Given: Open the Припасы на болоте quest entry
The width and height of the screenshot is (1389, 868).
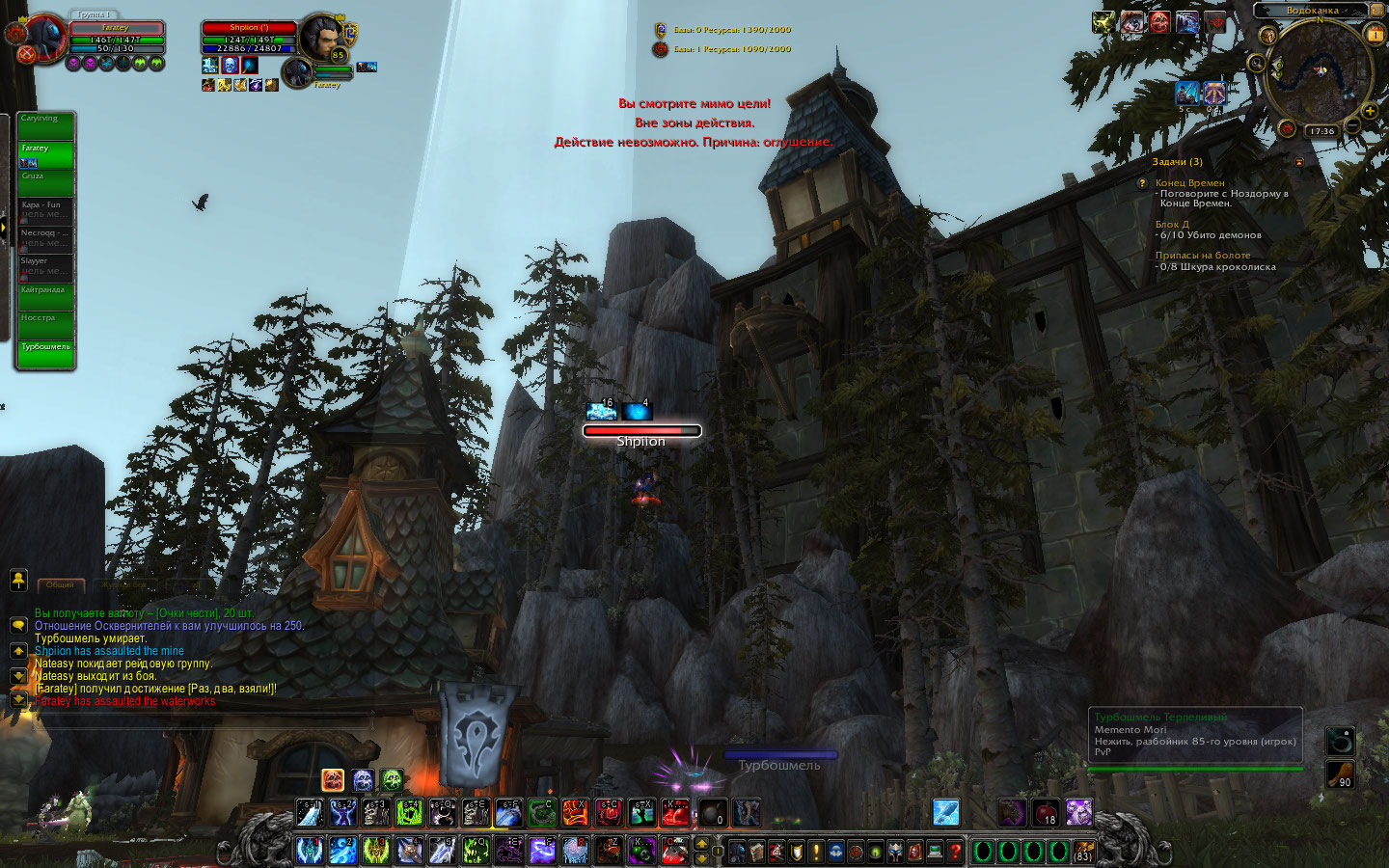Looking at the screenshot, I should tap(1202, 256).
